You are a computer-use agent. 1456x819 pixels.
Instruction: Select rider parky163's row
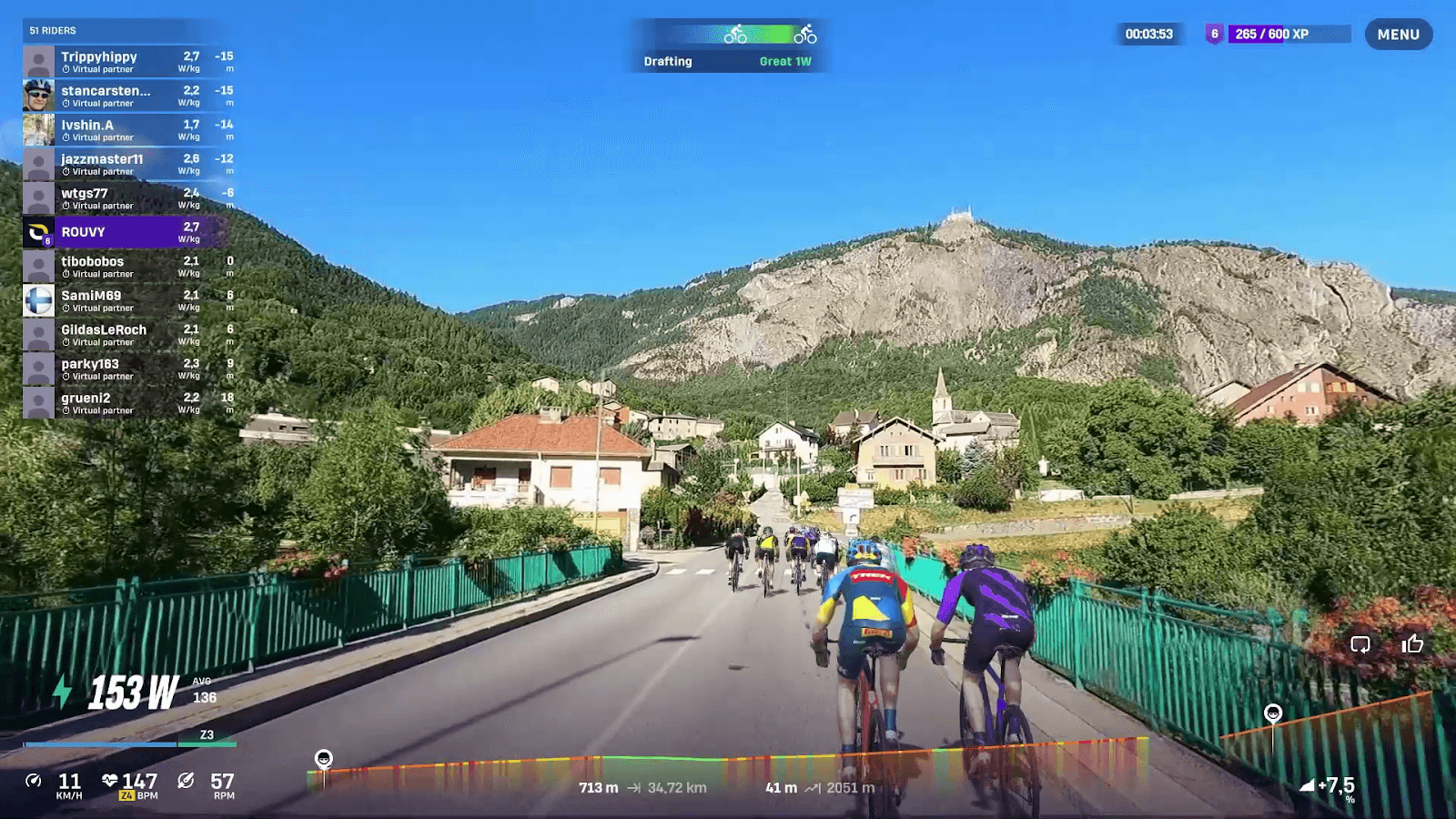(127, 369)
